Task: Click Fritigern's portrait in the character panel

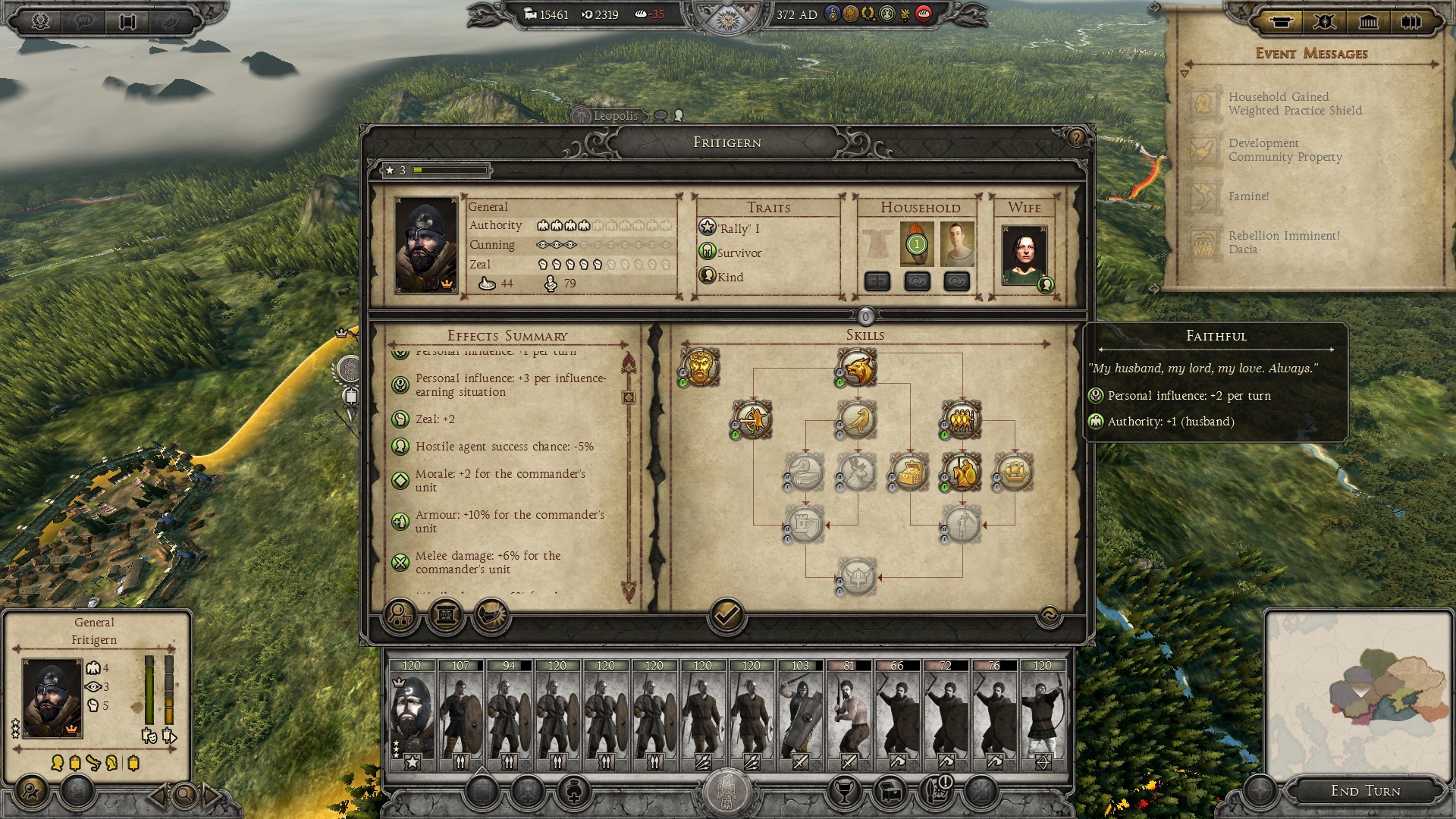Action: [x=426, y=245]
